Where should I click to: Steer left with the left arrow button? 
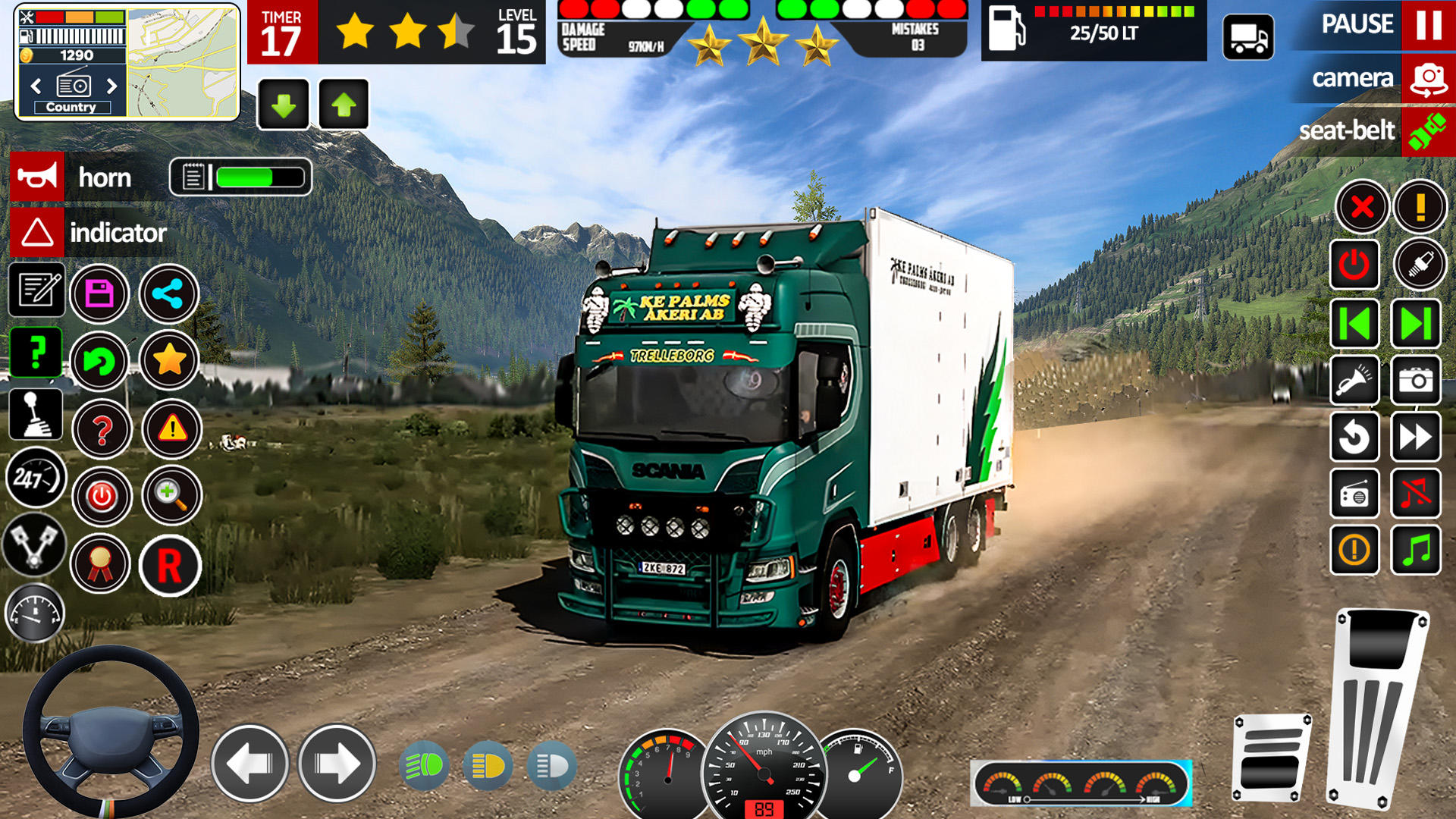(249, 763)
